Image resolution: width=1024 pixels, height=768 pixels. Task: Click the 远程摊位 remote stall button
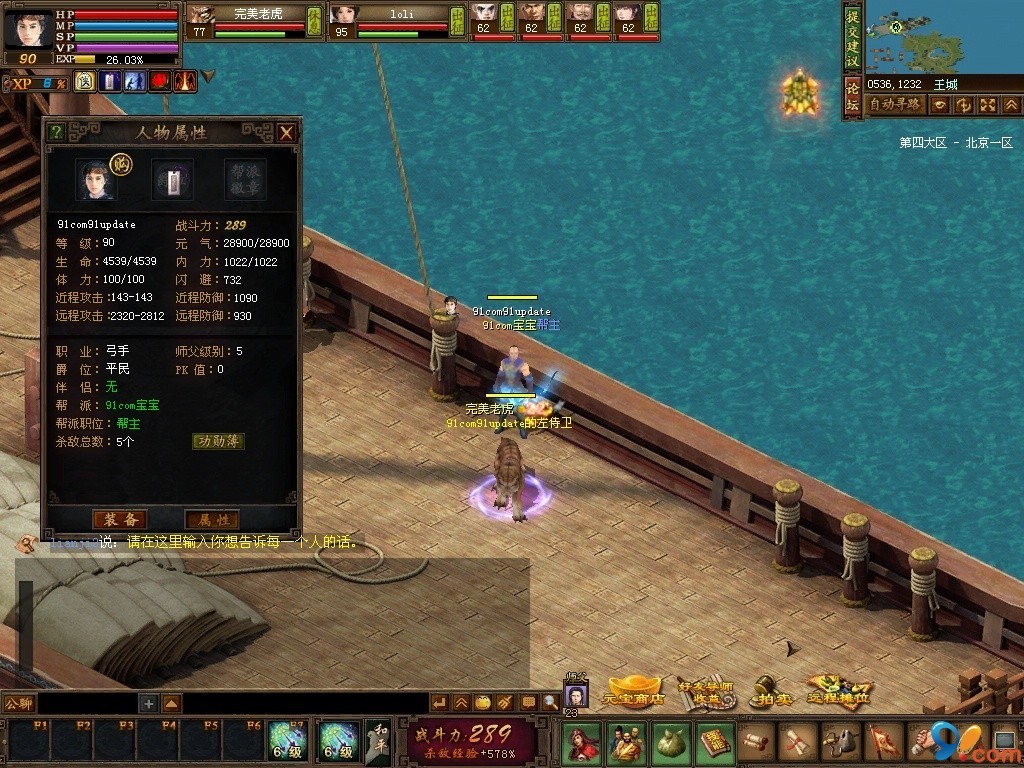(836, 692)
